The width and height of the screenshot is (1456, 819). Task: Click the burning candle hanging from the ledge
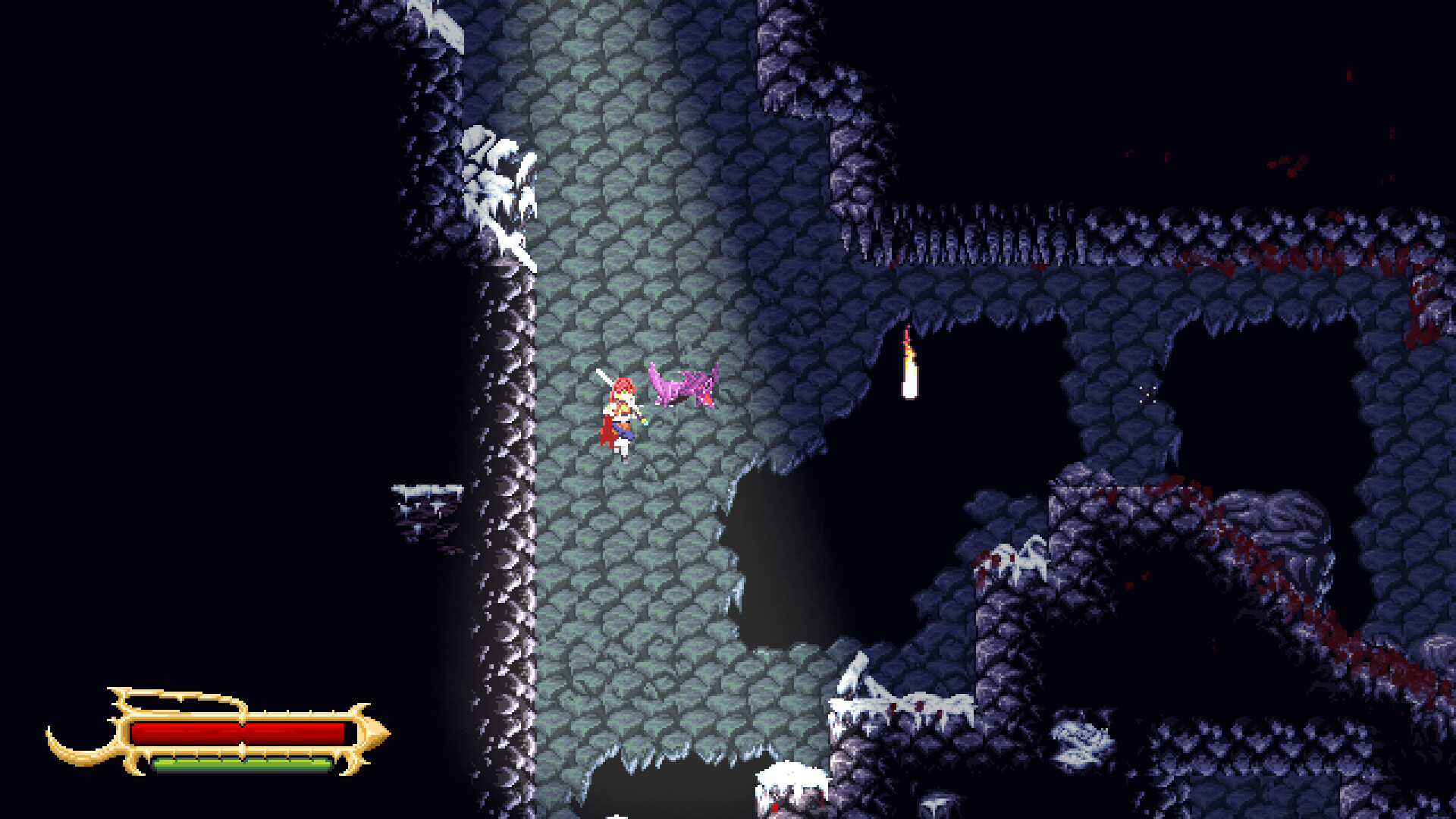click(x=910, y=364)
